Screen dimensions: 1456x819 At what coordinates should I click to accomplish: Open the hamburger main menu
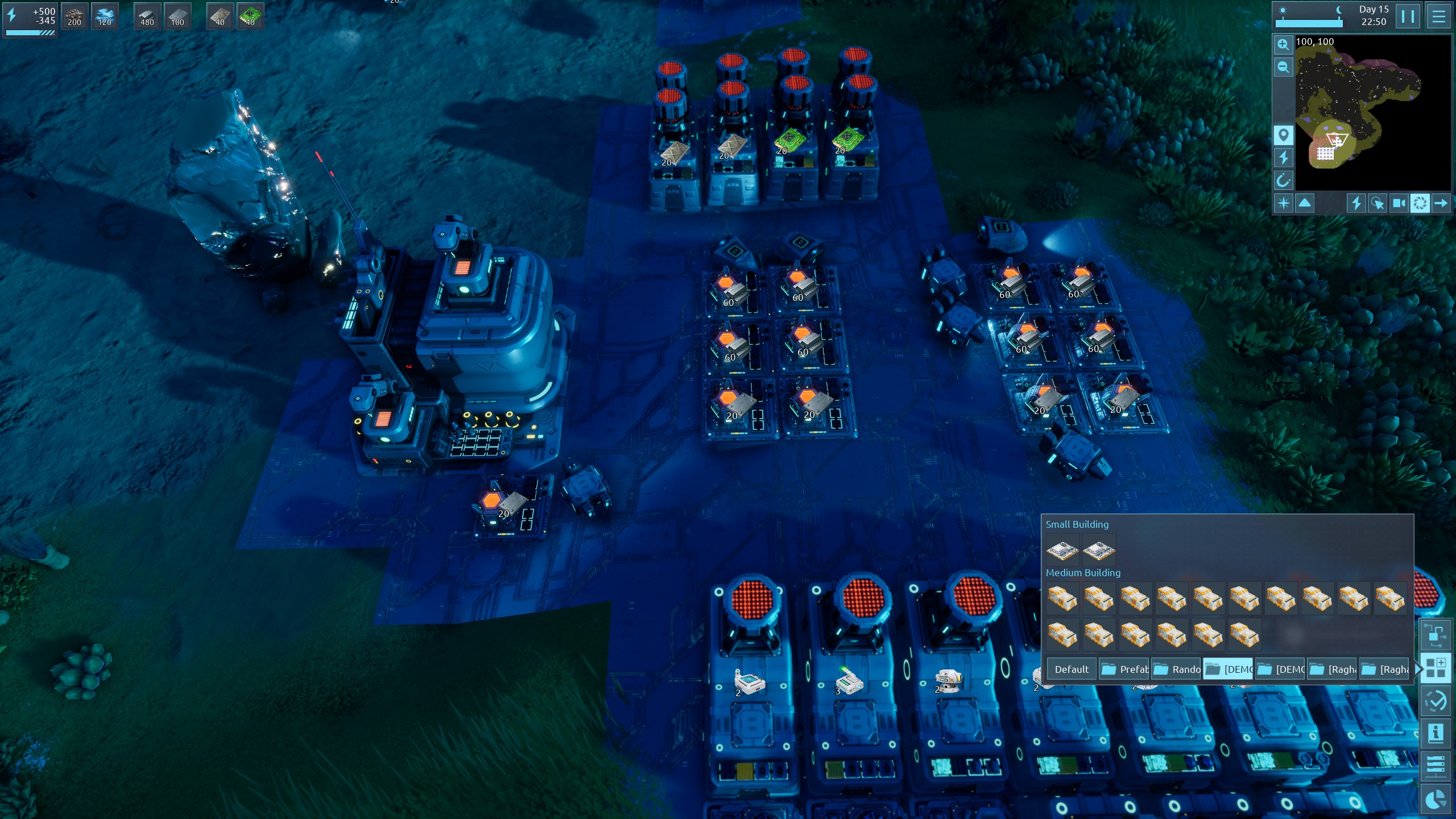click(x=1438, y=16)
